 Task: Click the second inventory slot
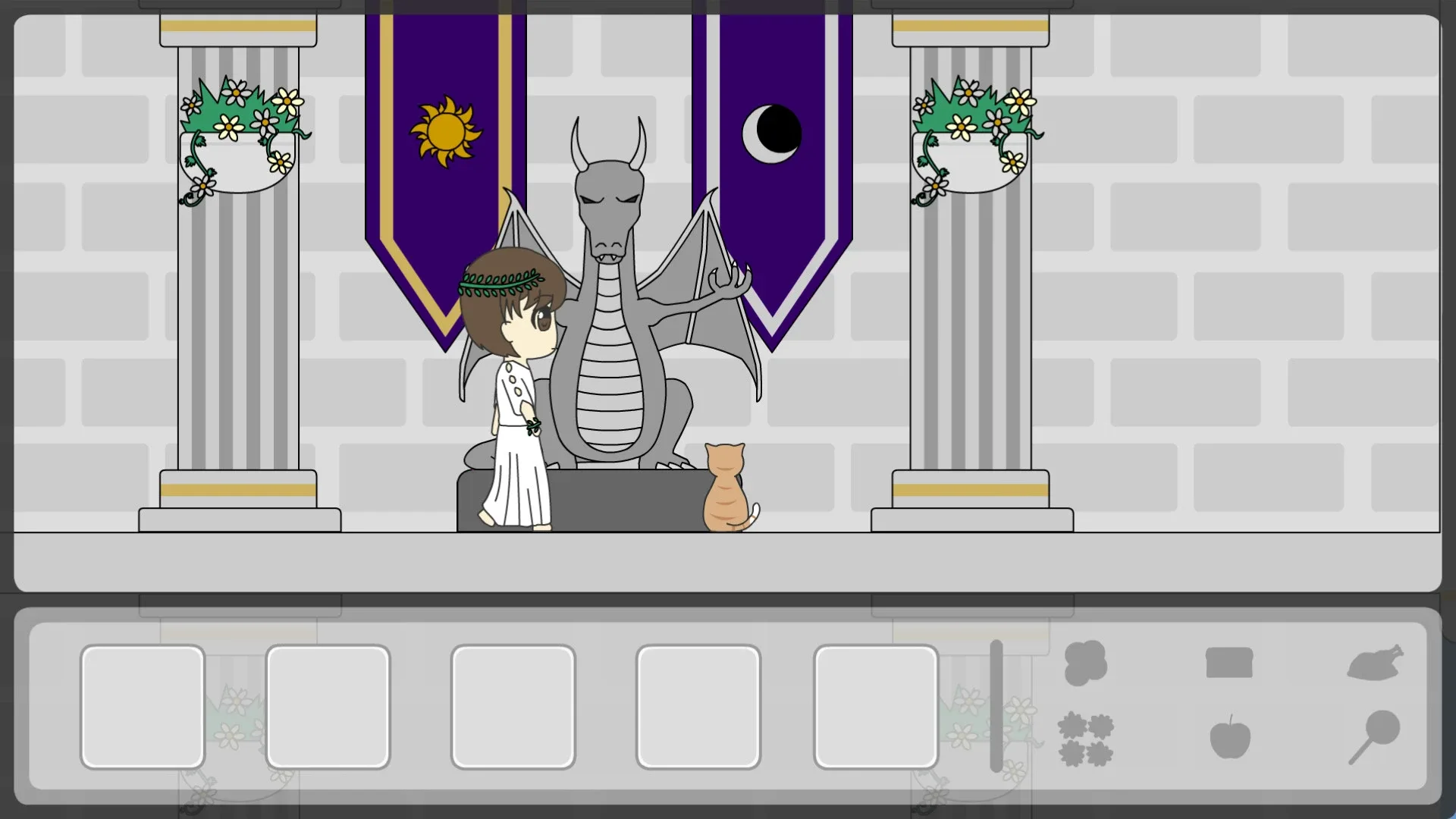tap(328, 706)
